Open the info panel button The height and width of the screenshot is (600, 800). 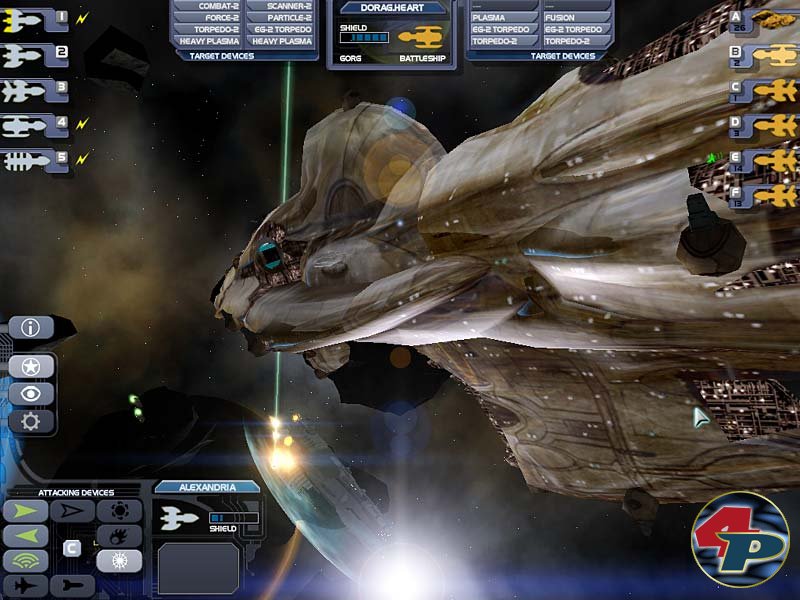coord(31,327)
